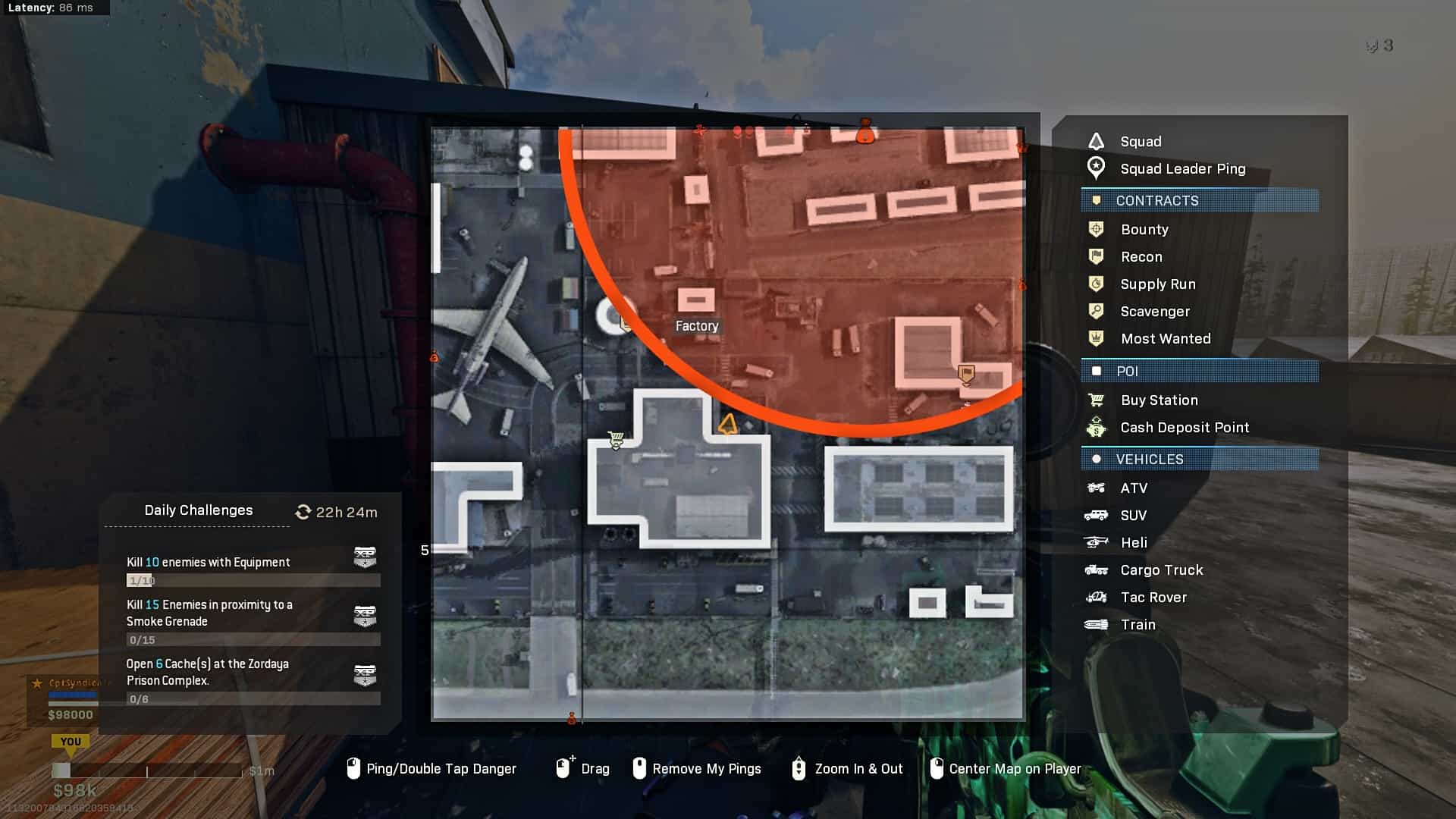The width and height of the screenshot is (1456, 819).
Task: Select the Bounty contract legend entry
Action: tap(1144, 230)
